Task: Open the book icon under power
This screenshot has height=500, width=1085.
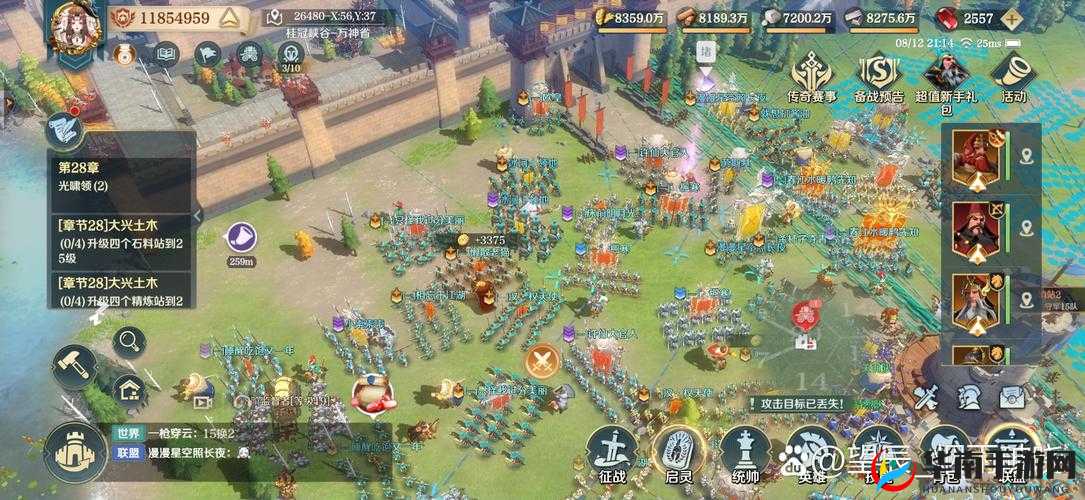Action: 167,52
